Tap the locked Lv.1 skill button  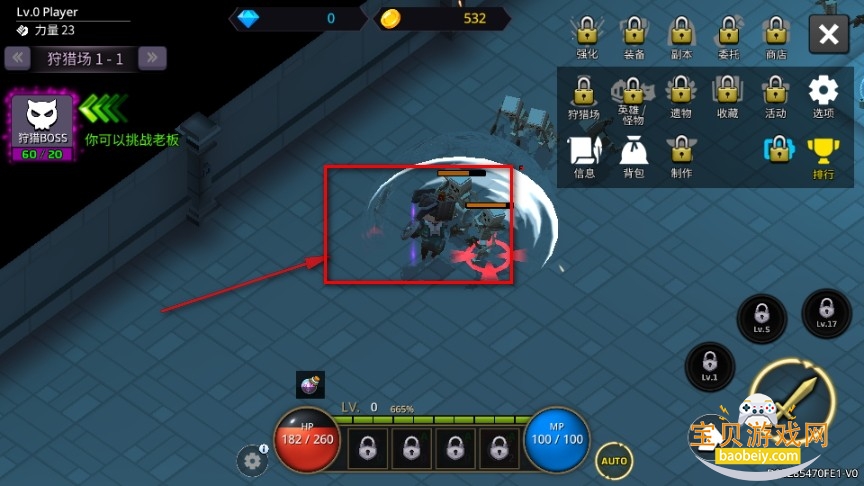[709, 366]
